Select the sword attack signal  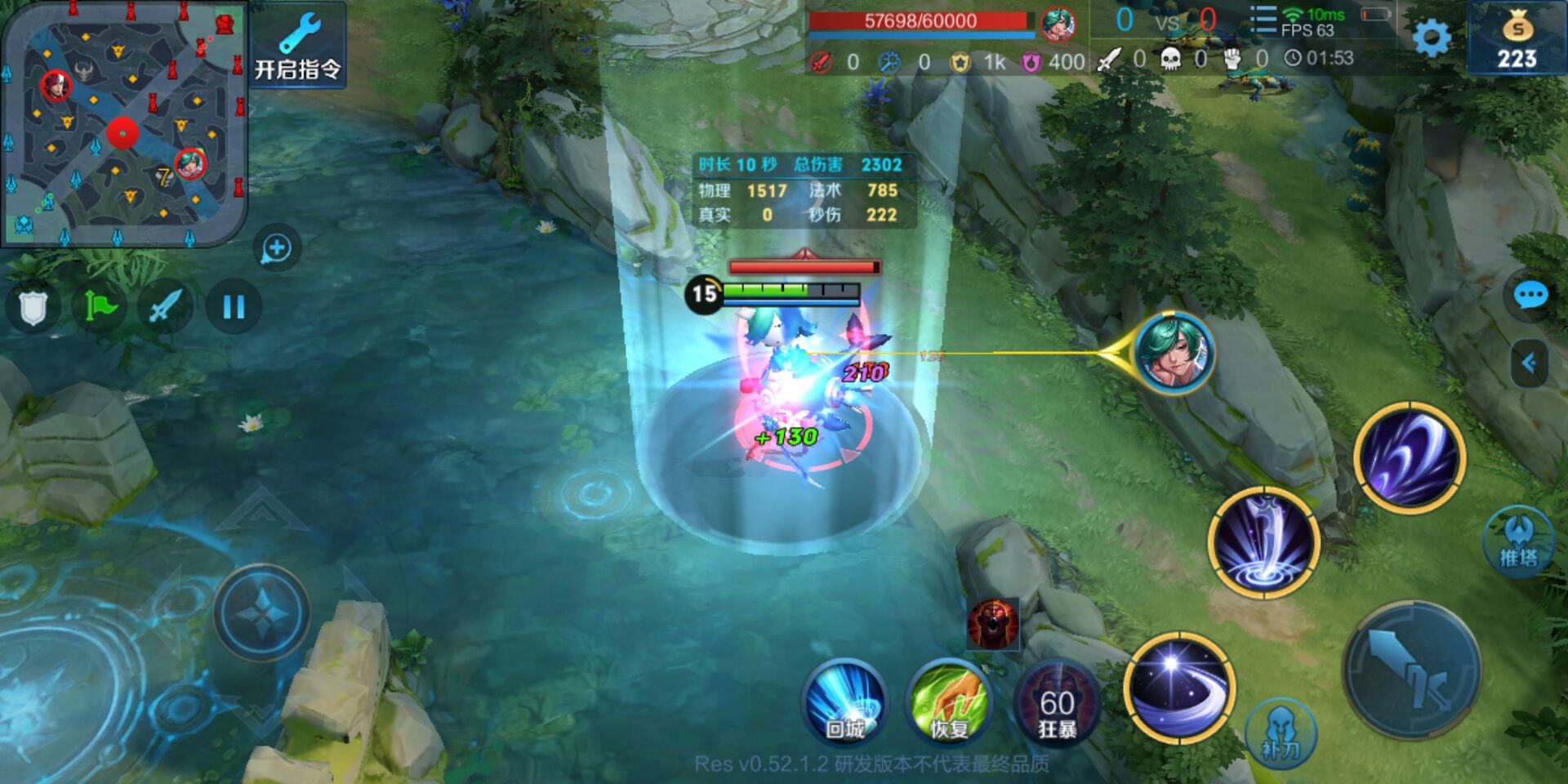(x=166, y=308)
